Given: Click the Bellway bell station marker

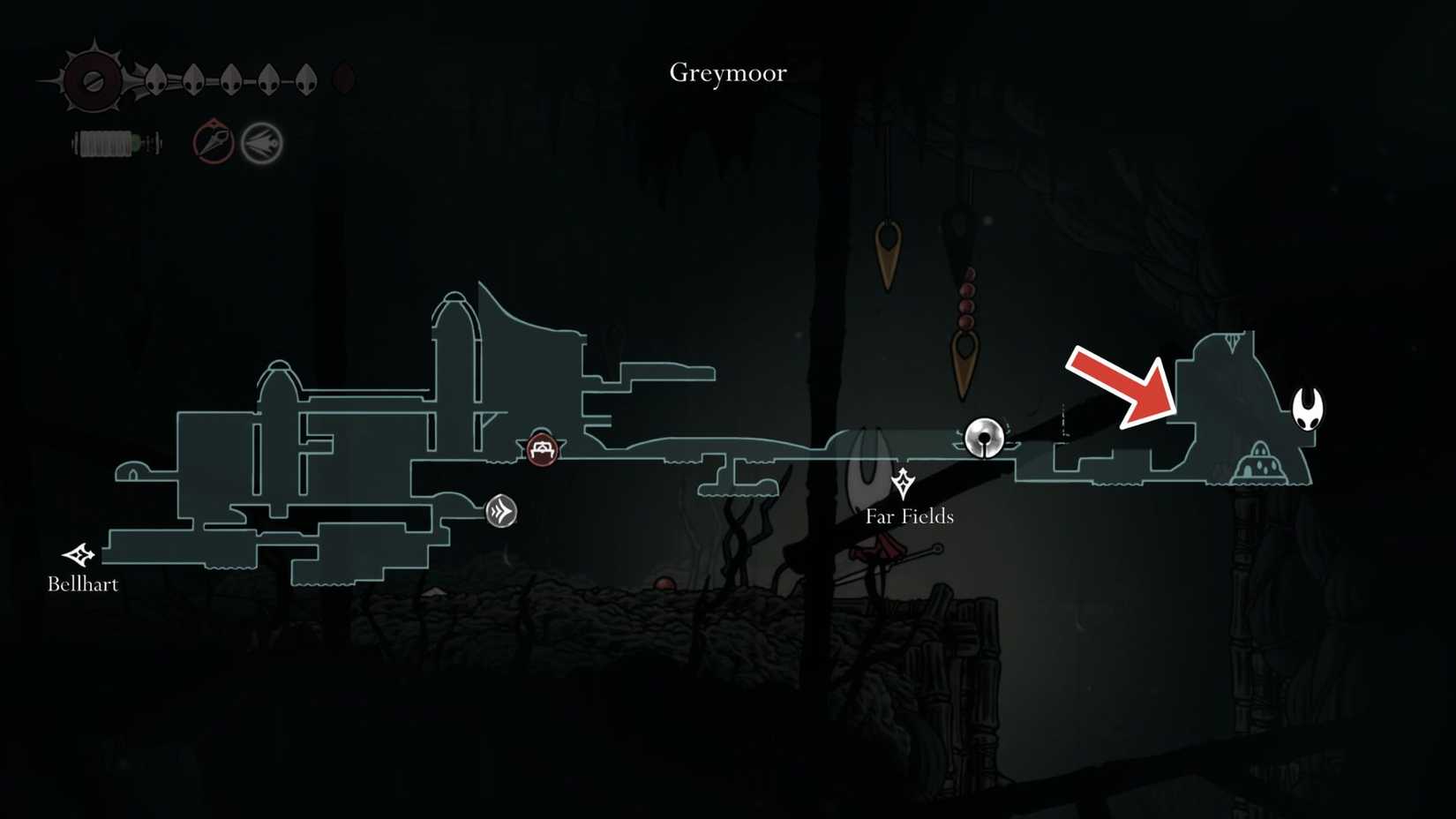Looking at the screenshot, I should coord(984,438).
